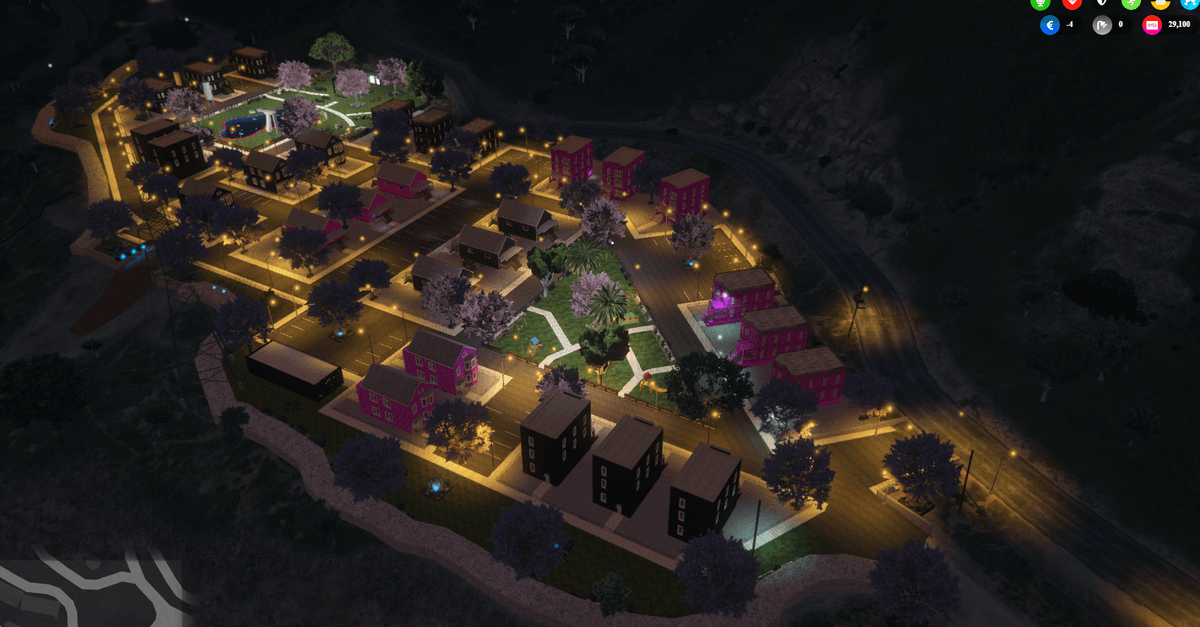Click the red heart health icon
This screenshot has height=627, width=1200.
(x=1071, y=3)
